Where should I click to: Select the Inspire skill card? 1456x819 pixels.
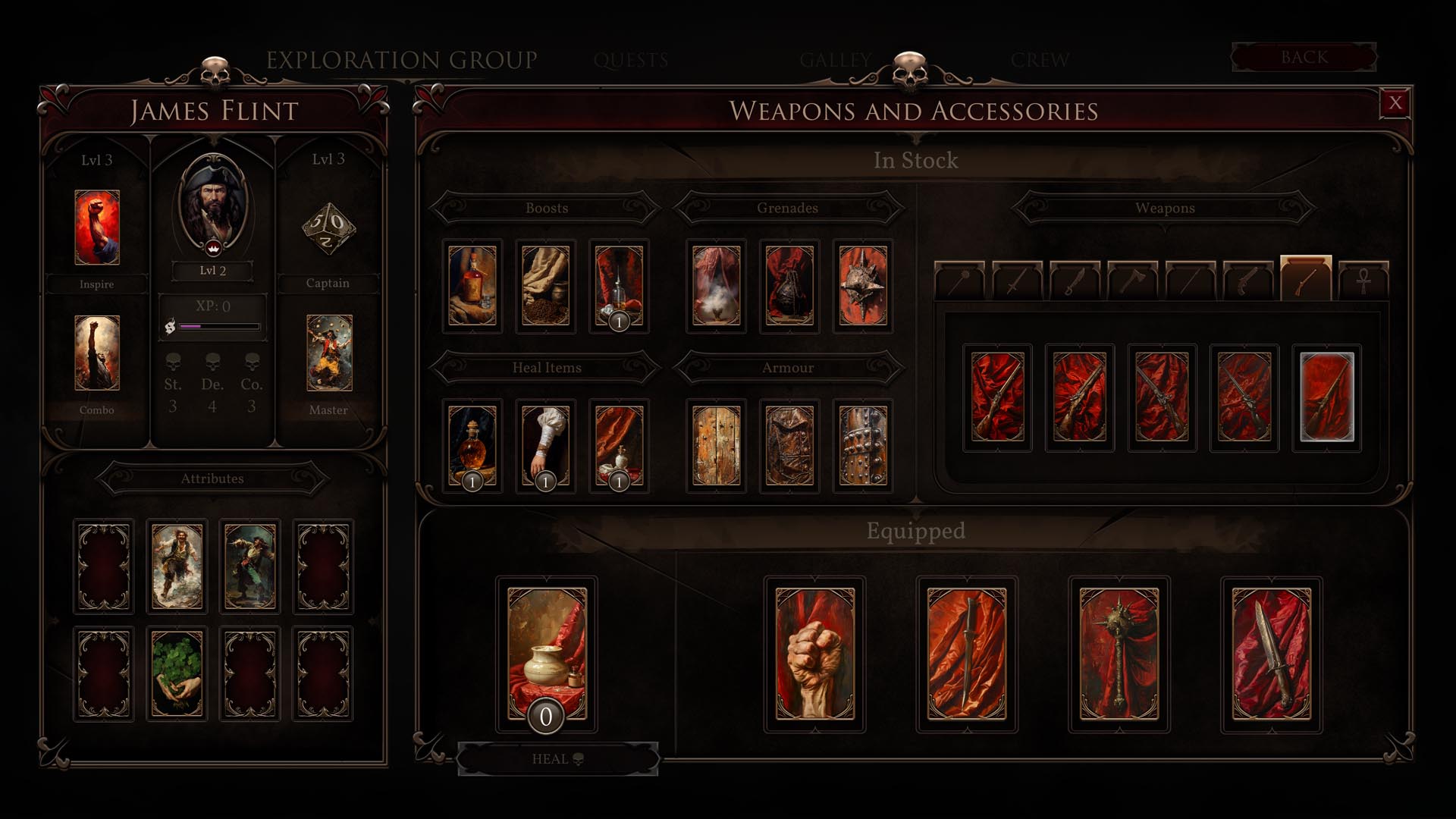[97, 227]
